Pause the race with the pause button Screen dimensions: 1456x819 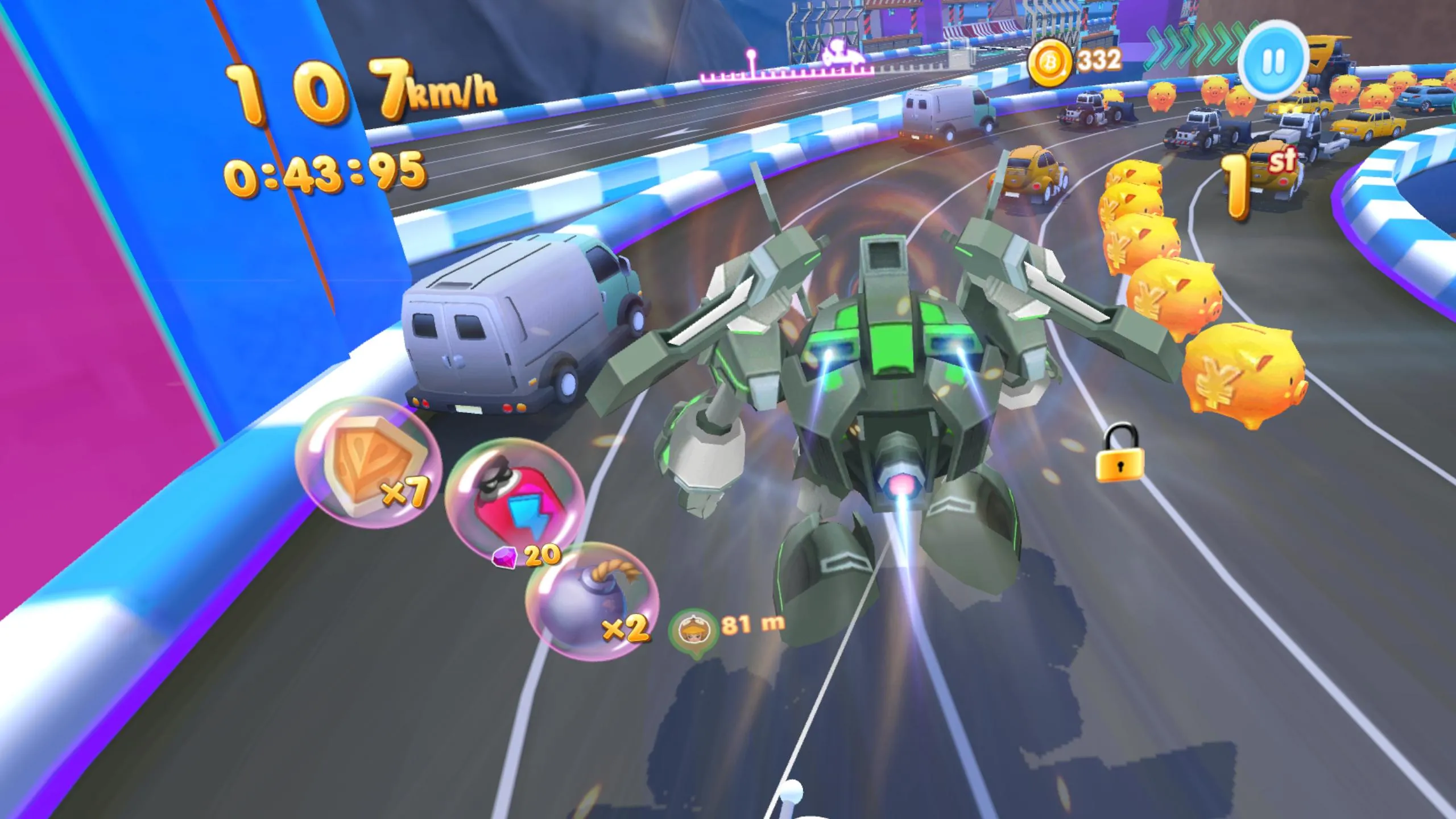pyautogui.click(x=1273, y=61)
